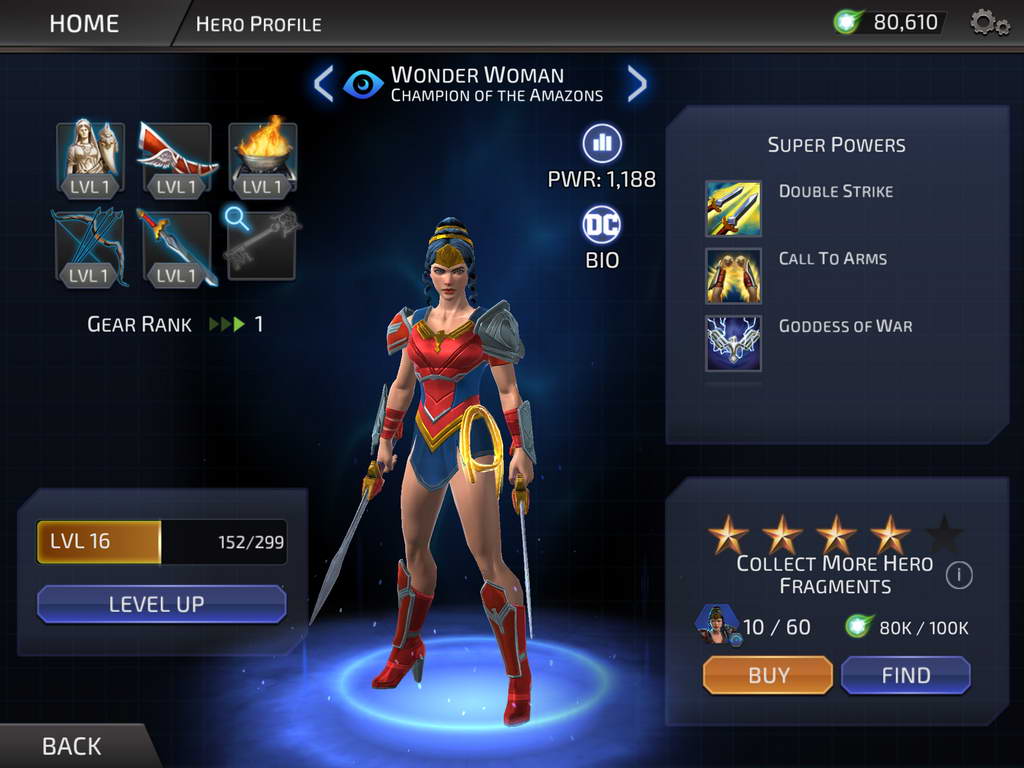View the Goddess of War super power

click(x=733, y=343)
